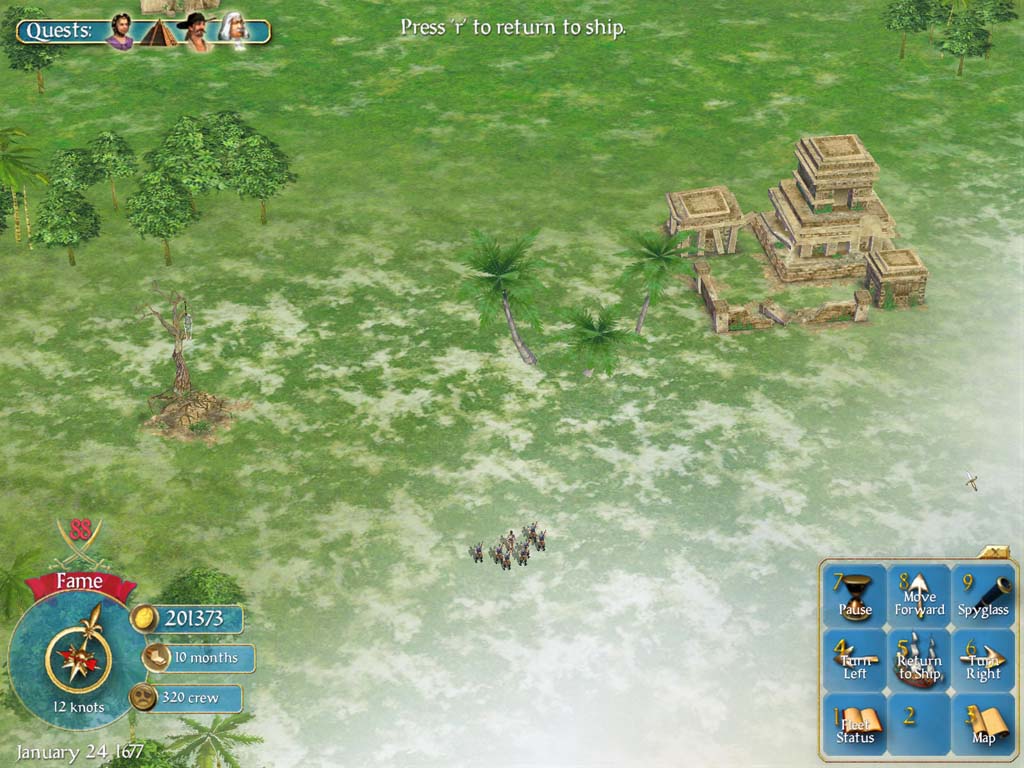
Task: Open the Fleet Status book
Action: coord(855,725)
